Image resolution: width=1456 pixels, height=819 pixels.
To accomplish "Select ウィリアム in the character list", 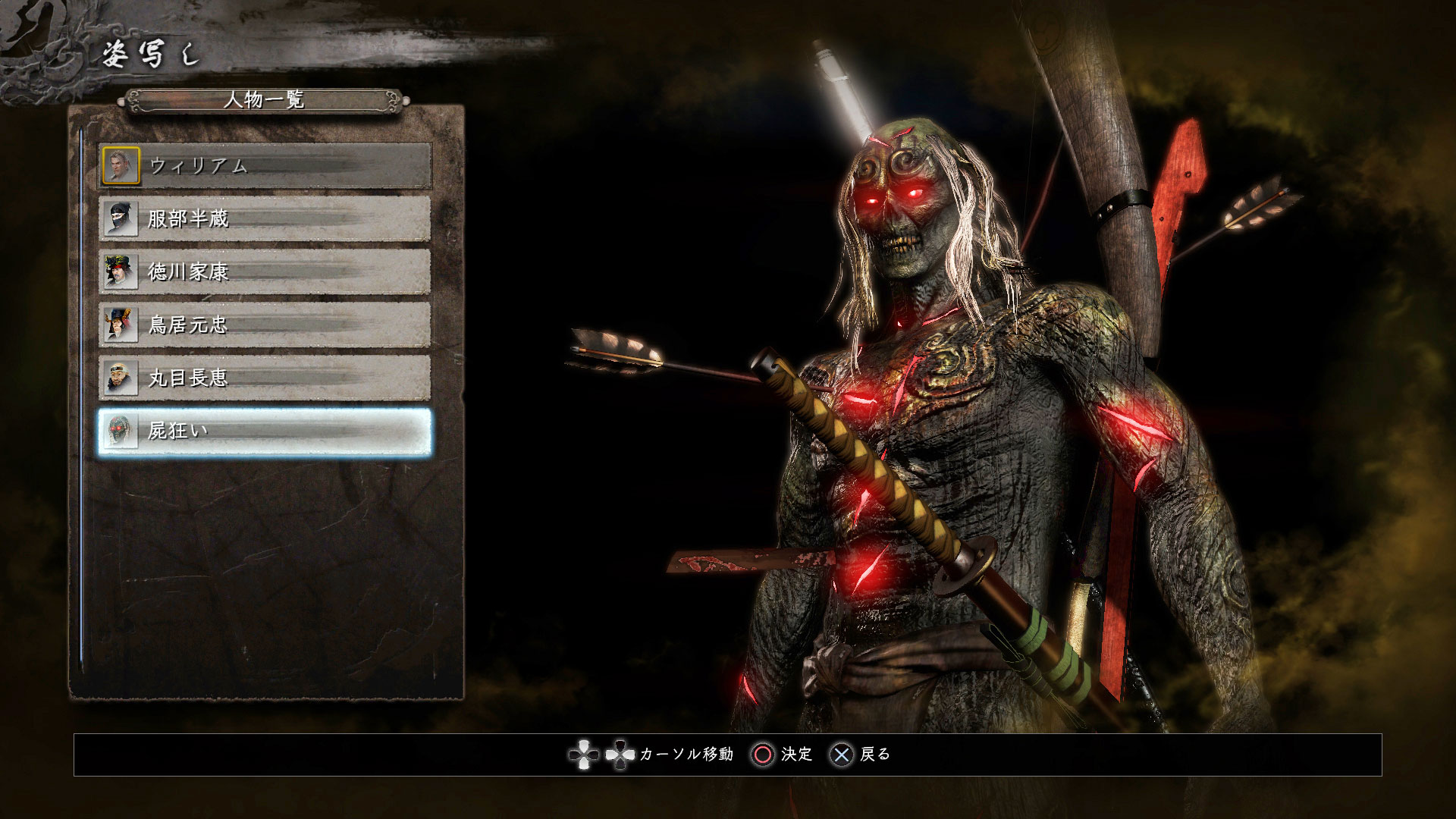I will pyautogui.click(x=265, y=166).
